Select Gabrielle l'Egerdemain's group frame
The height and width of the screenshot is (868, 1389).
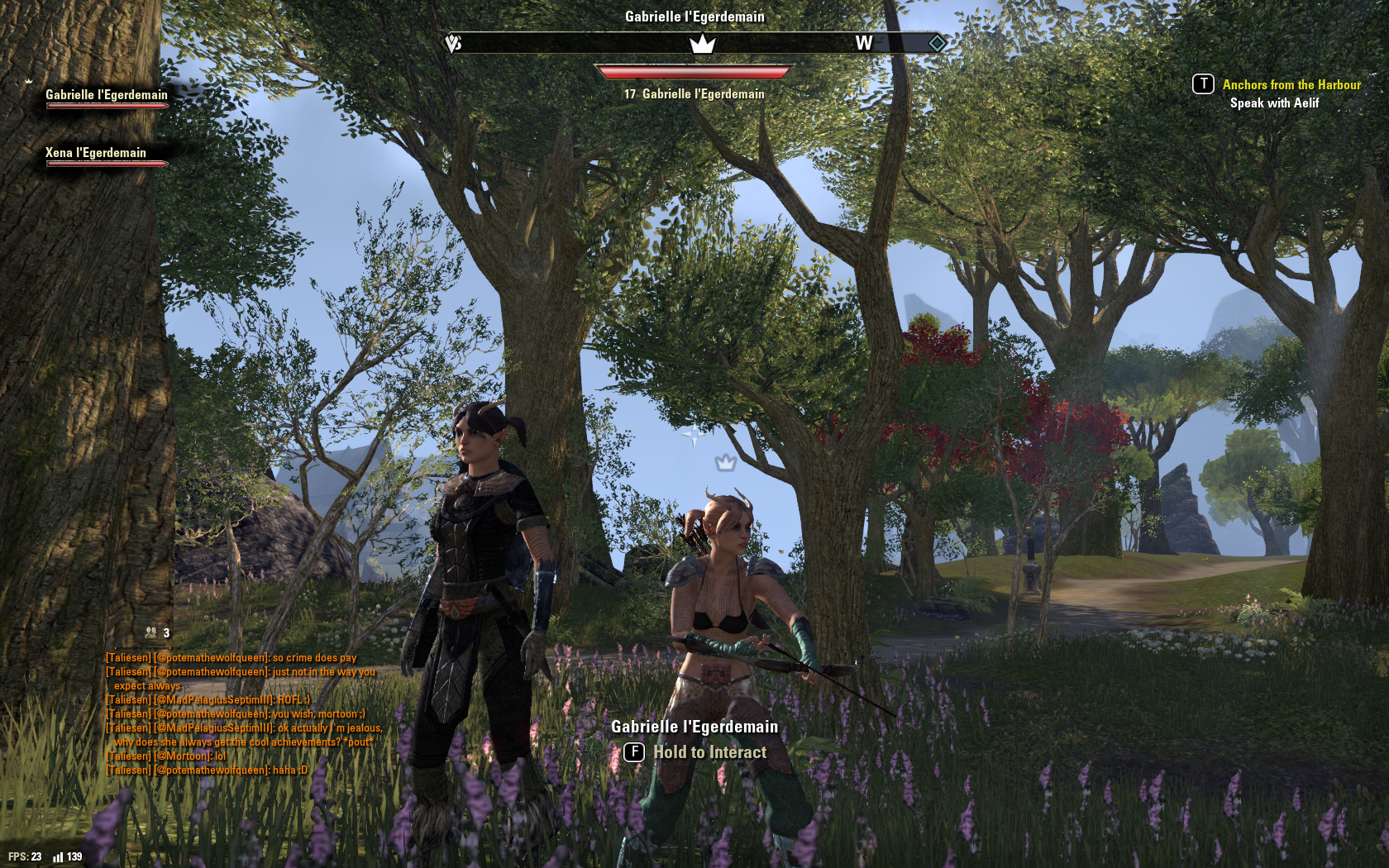pos(107,97)
